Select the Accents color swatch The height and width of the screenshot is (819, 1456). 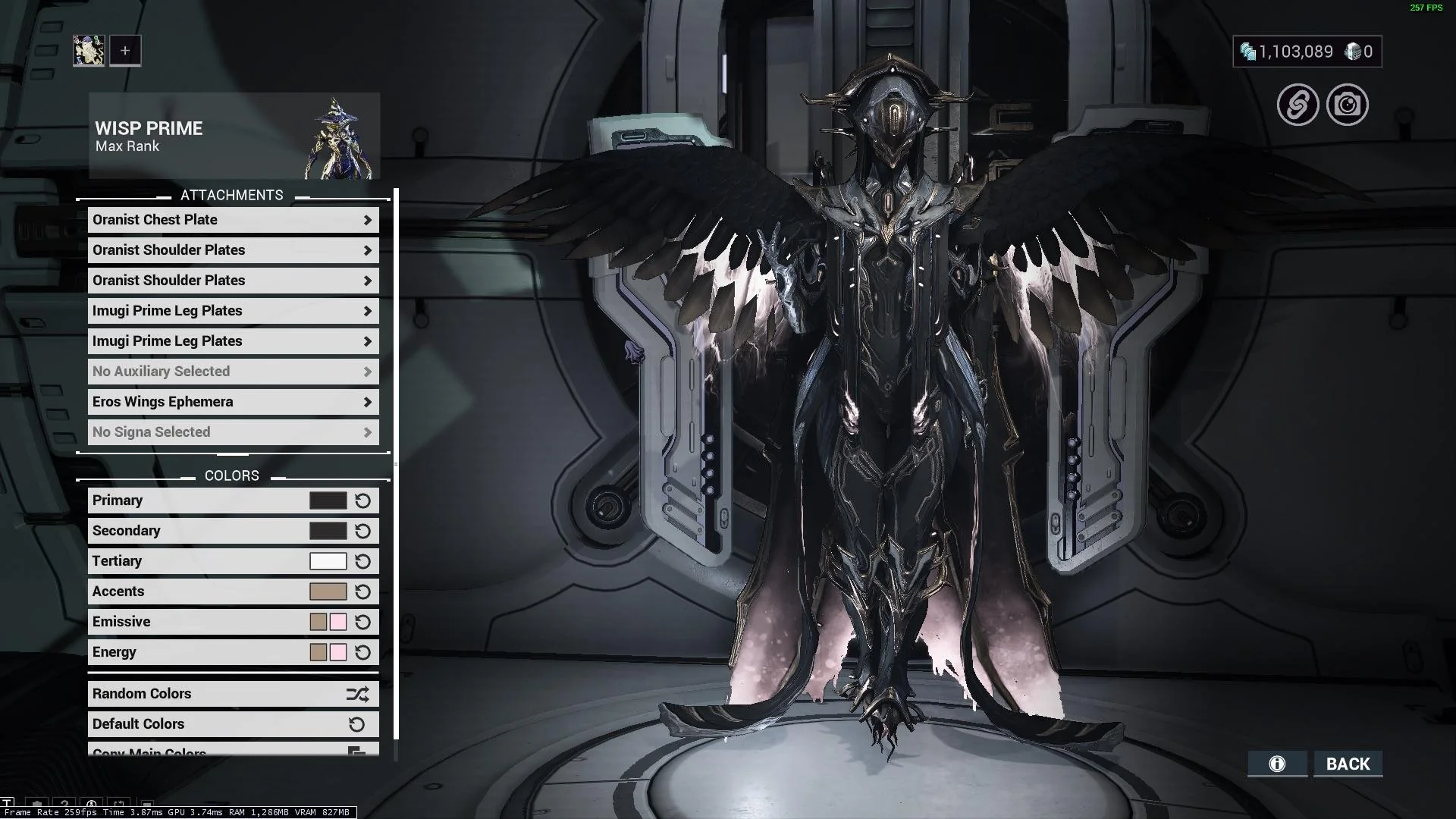[x=328, y=591]
